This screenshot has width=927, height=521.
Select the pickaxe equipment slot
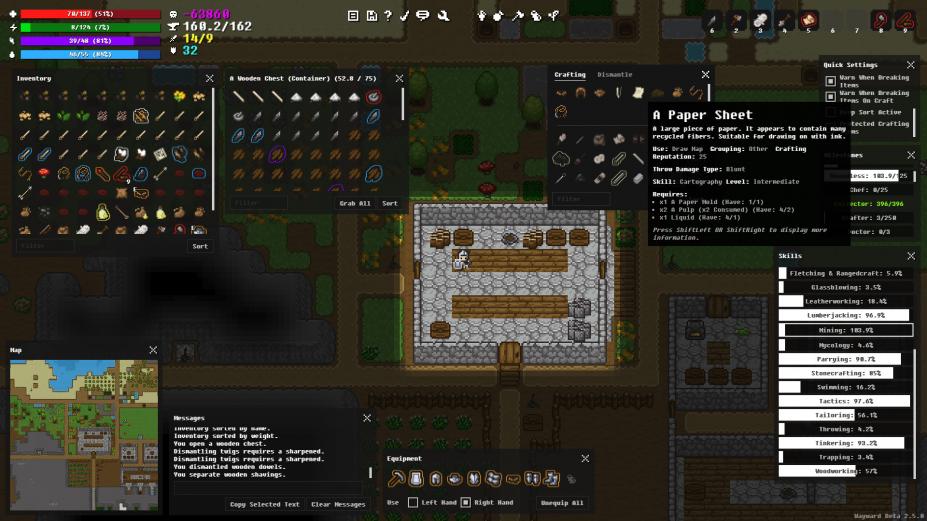pyautogui.click(x=396, y=479)
